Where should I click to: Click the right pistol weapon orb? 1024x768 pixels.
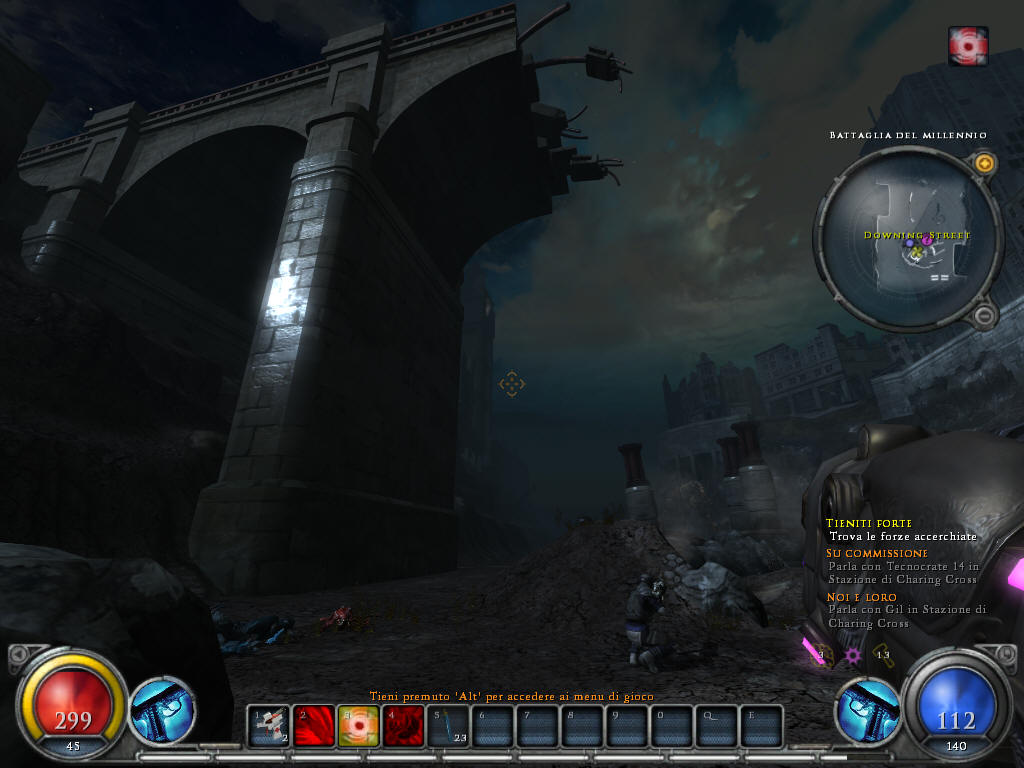point(866,710)
